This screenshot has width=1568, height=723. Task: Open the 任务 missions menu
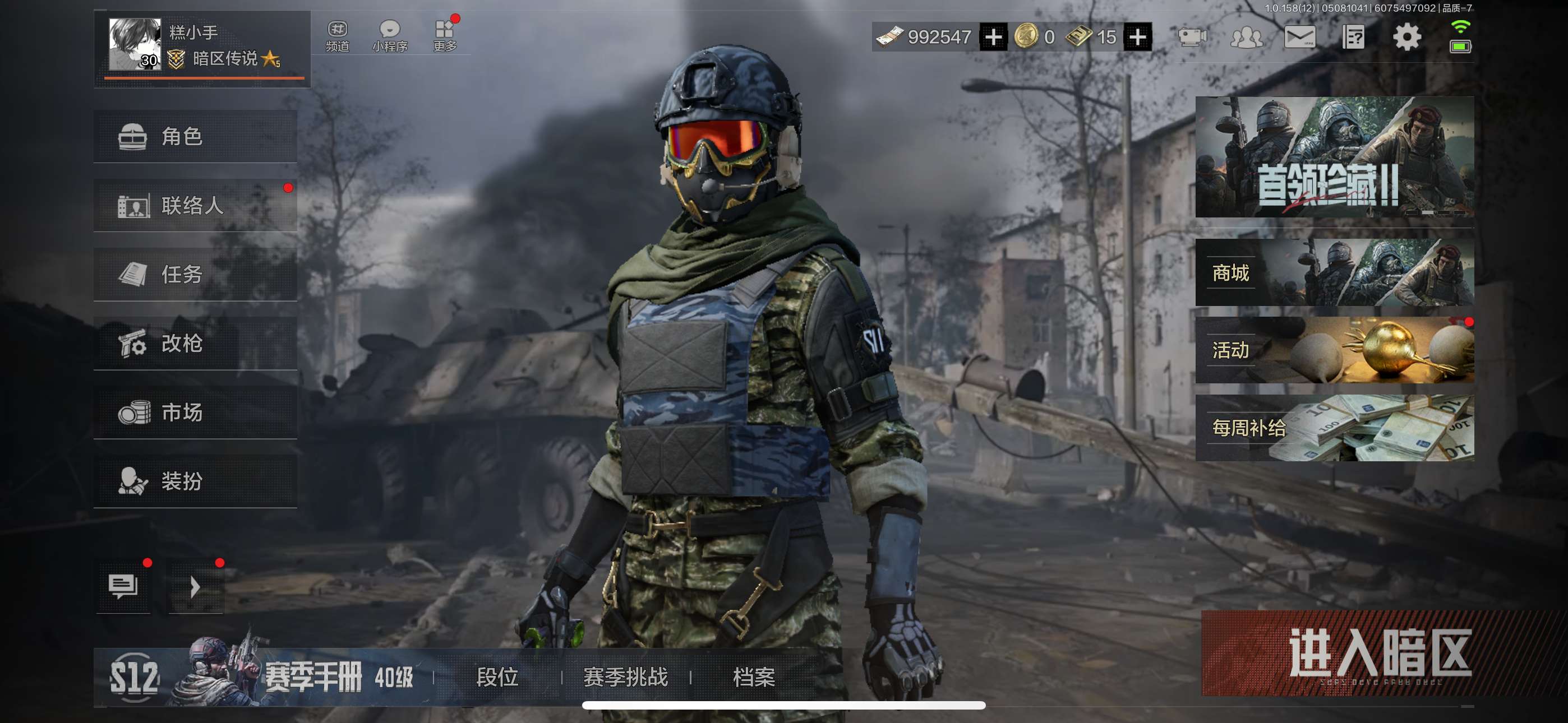[x=195, y=275]
